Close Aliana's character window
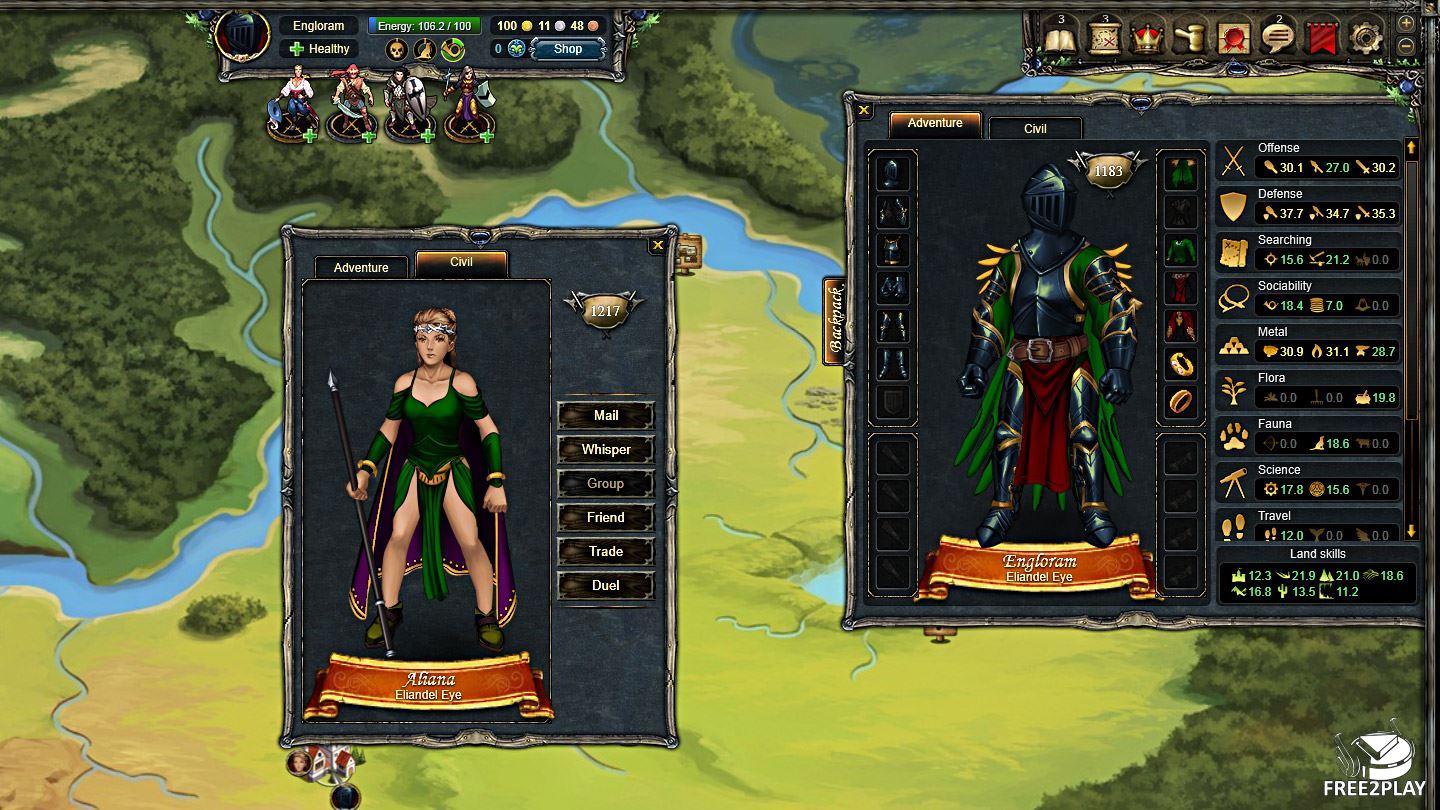1440x810 pixels. click(657, 244)
